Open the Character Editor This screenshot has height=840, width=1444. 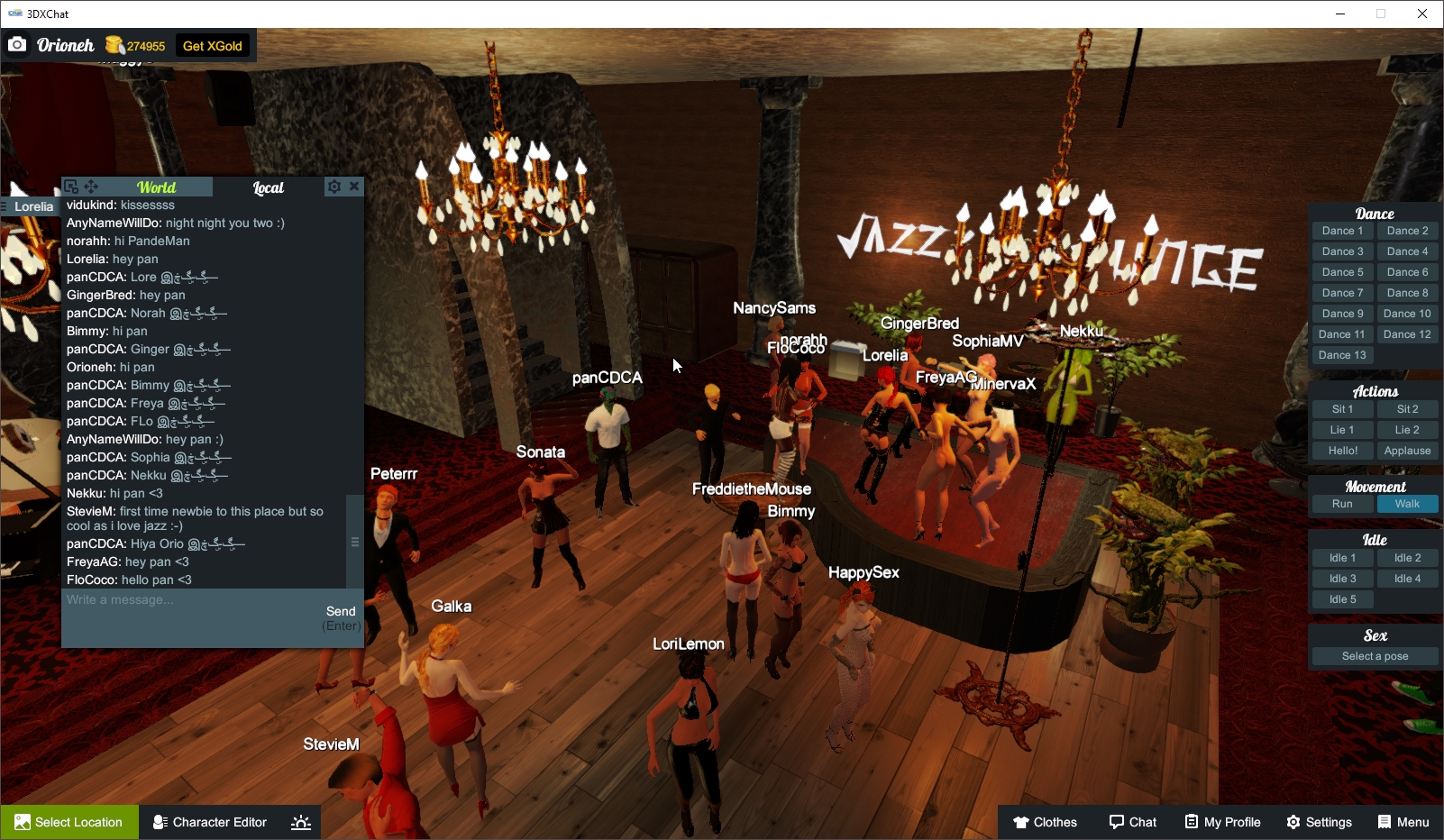(209, 822)
